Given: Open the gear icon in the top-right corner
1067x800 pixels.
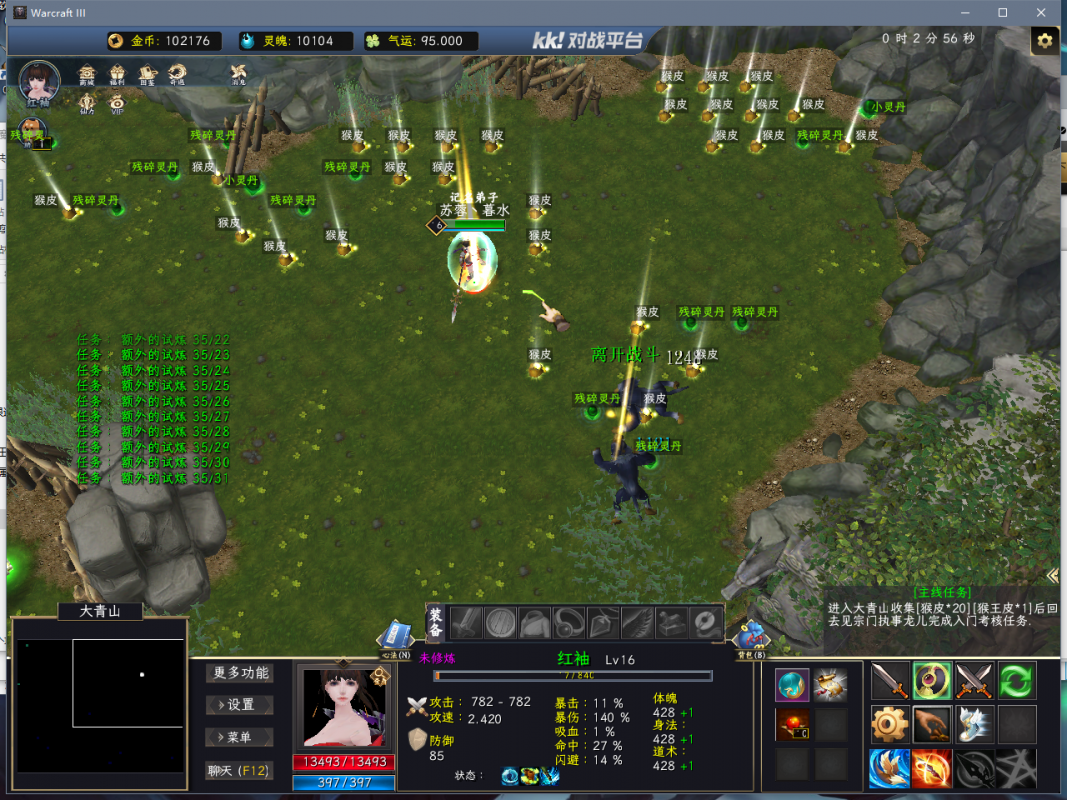Looking at the screenshot, I should pyautogui.click(x=1045, y=41).
